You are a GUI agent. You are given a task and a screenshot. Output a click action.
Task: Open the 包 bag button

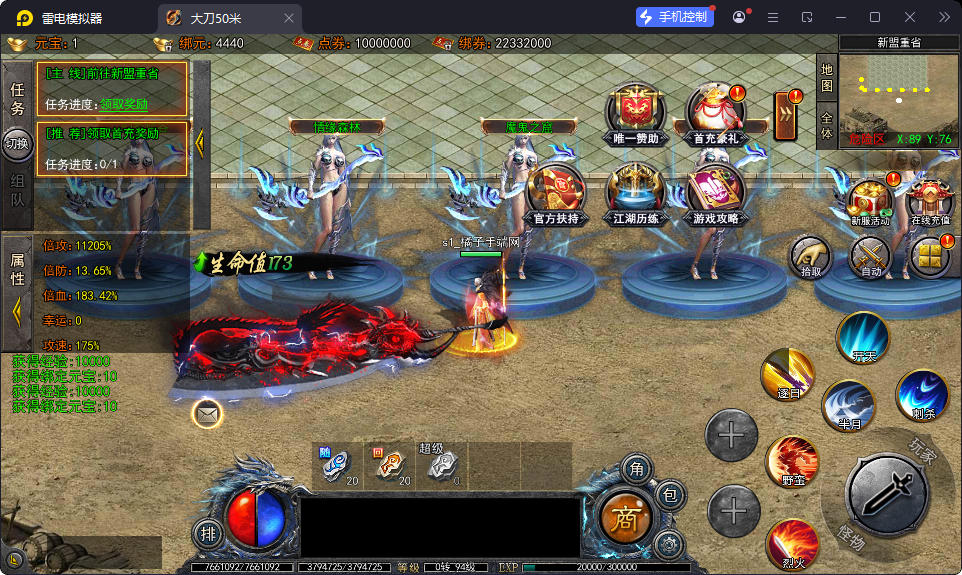670,495
